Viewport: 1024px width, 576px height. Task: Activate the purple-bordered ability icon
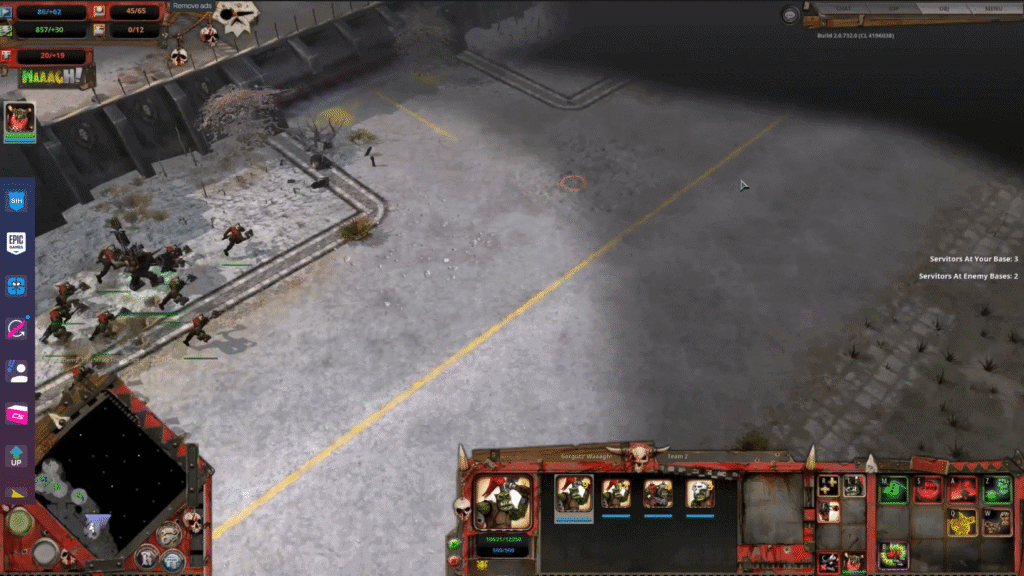(x=893, y=554)
